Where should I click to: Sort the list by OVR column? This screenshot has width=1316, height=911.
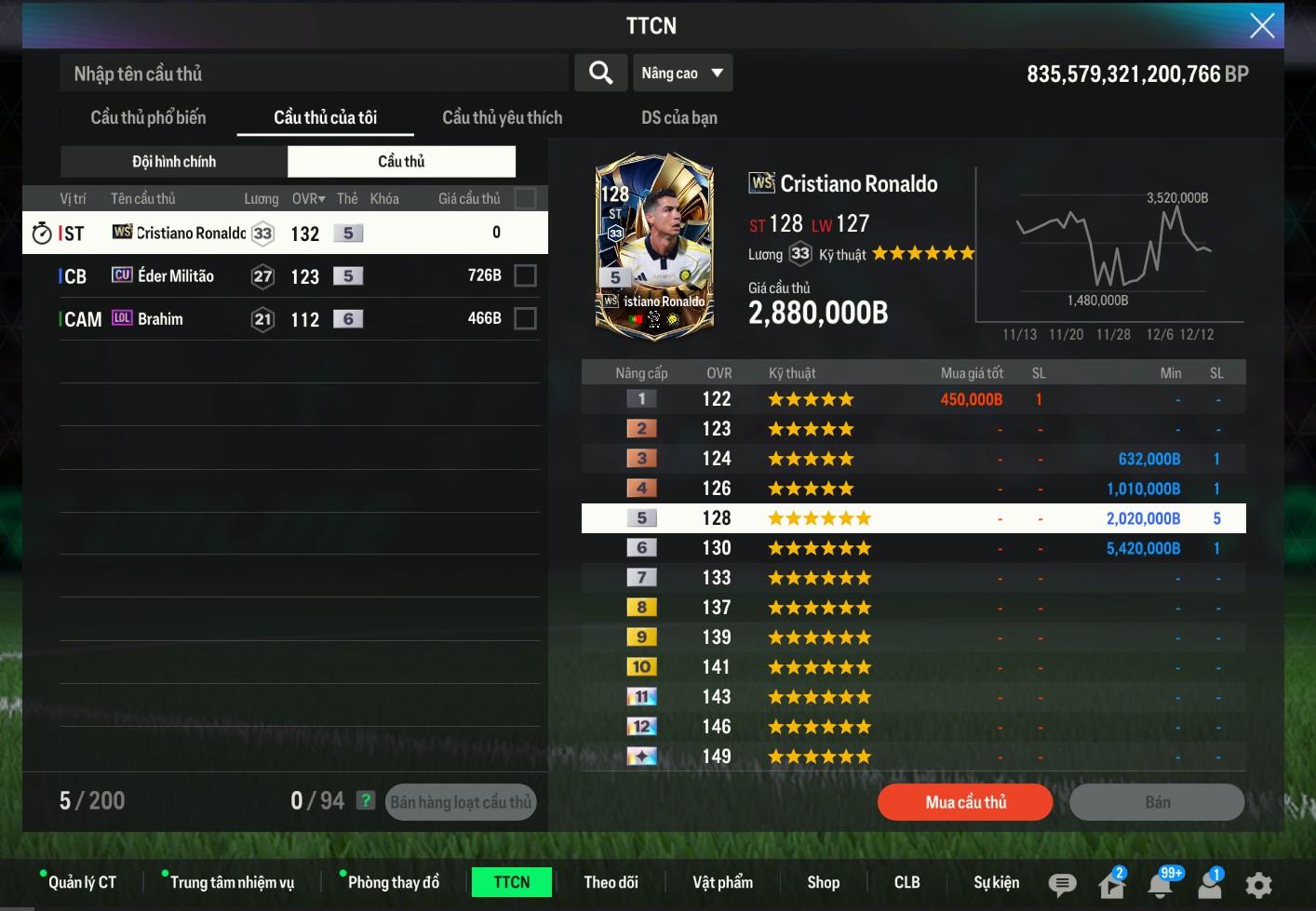(308, 198)
